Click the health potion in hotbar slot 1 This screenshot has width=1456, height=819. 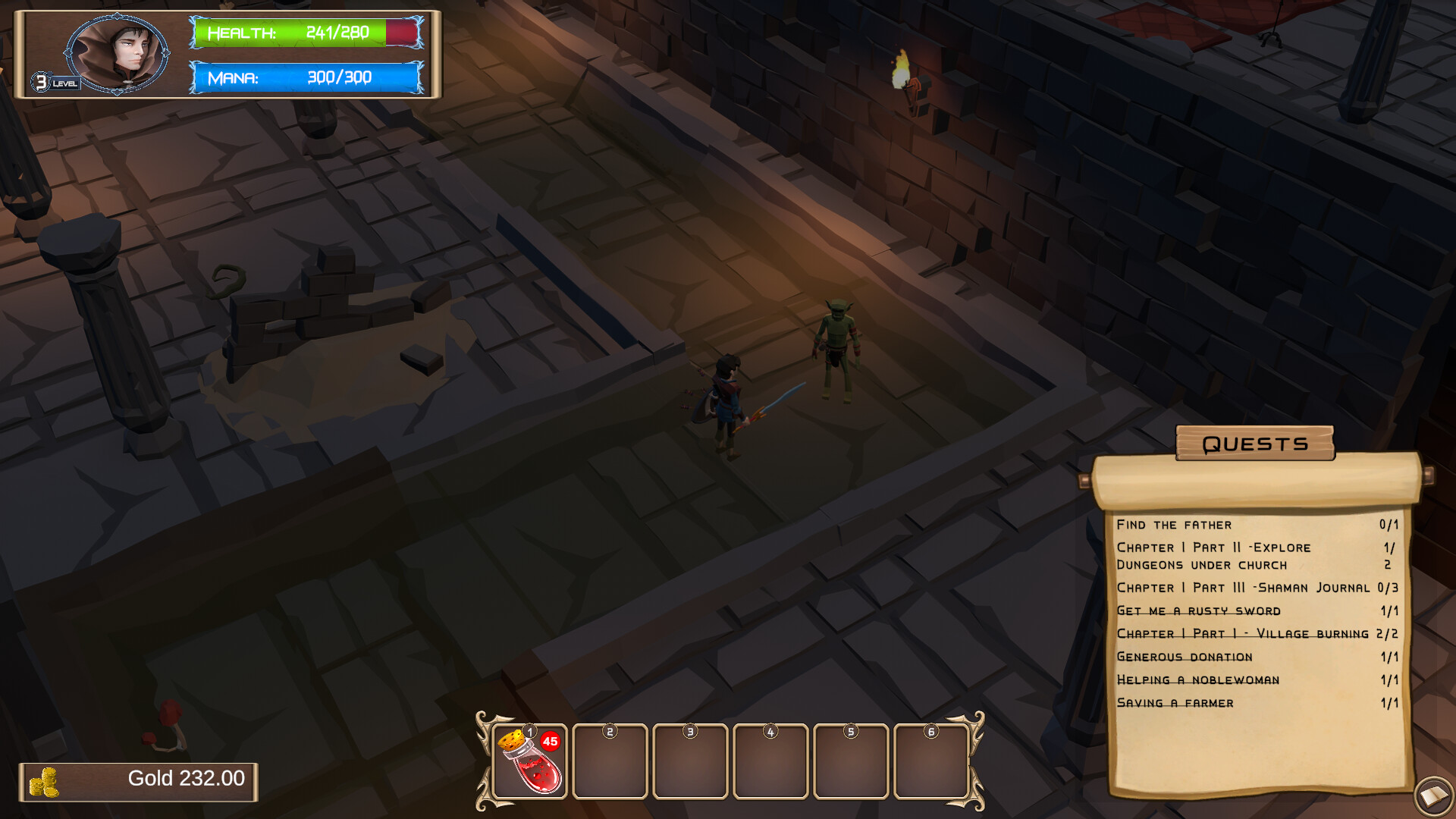tap(529, 762)
